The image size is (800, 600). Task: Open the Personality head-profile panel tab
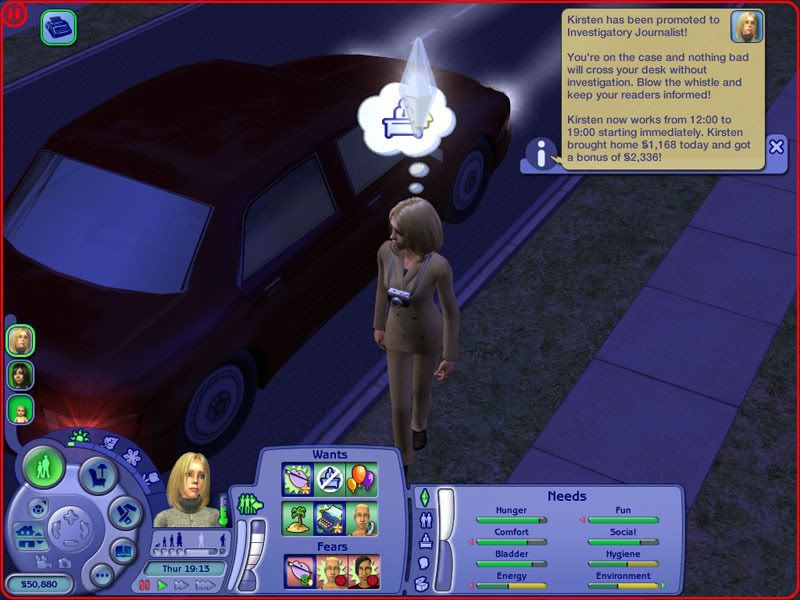coord(422,563)
